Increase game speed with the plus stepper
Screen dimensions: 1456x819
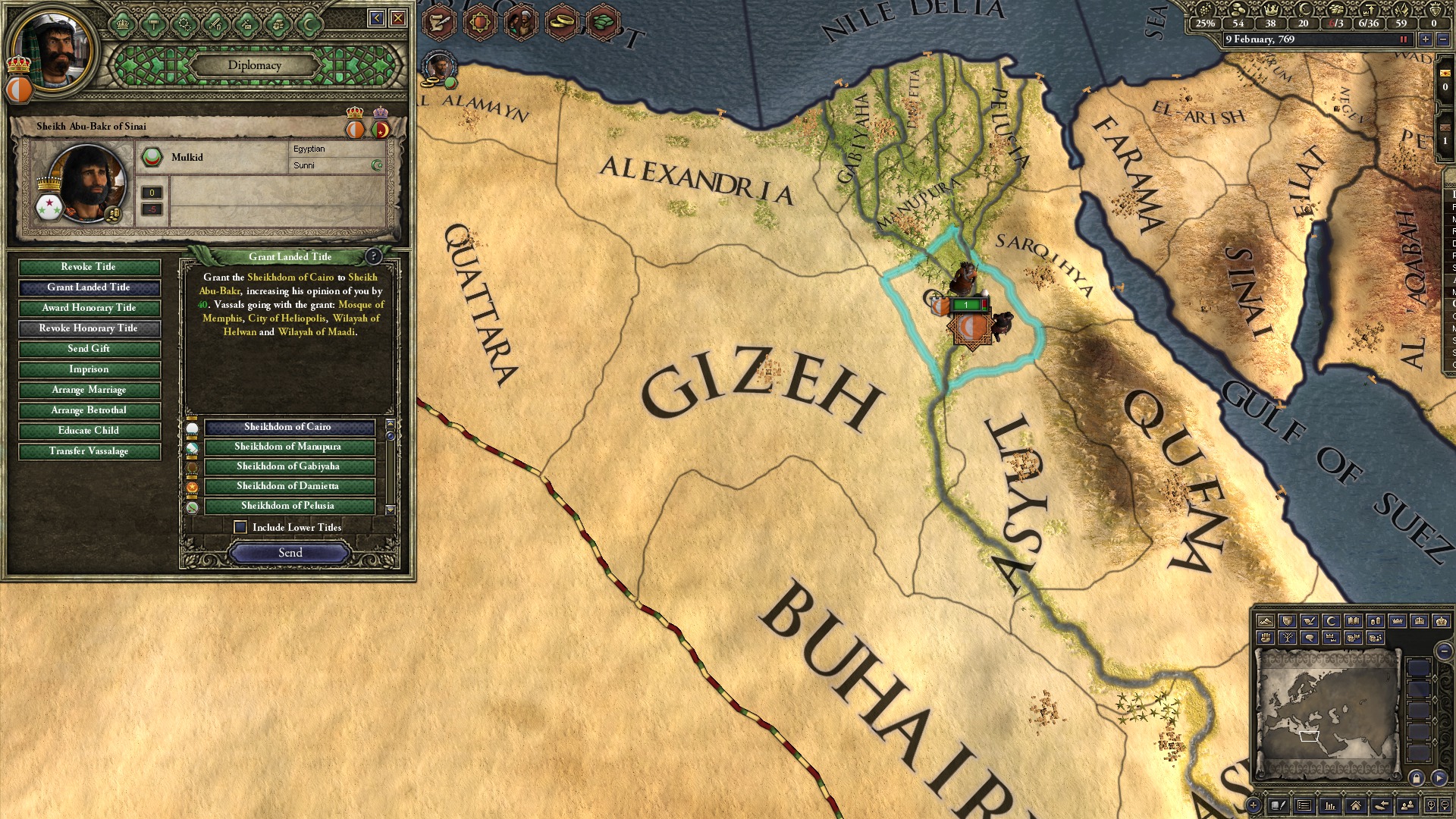[1426, 39]
